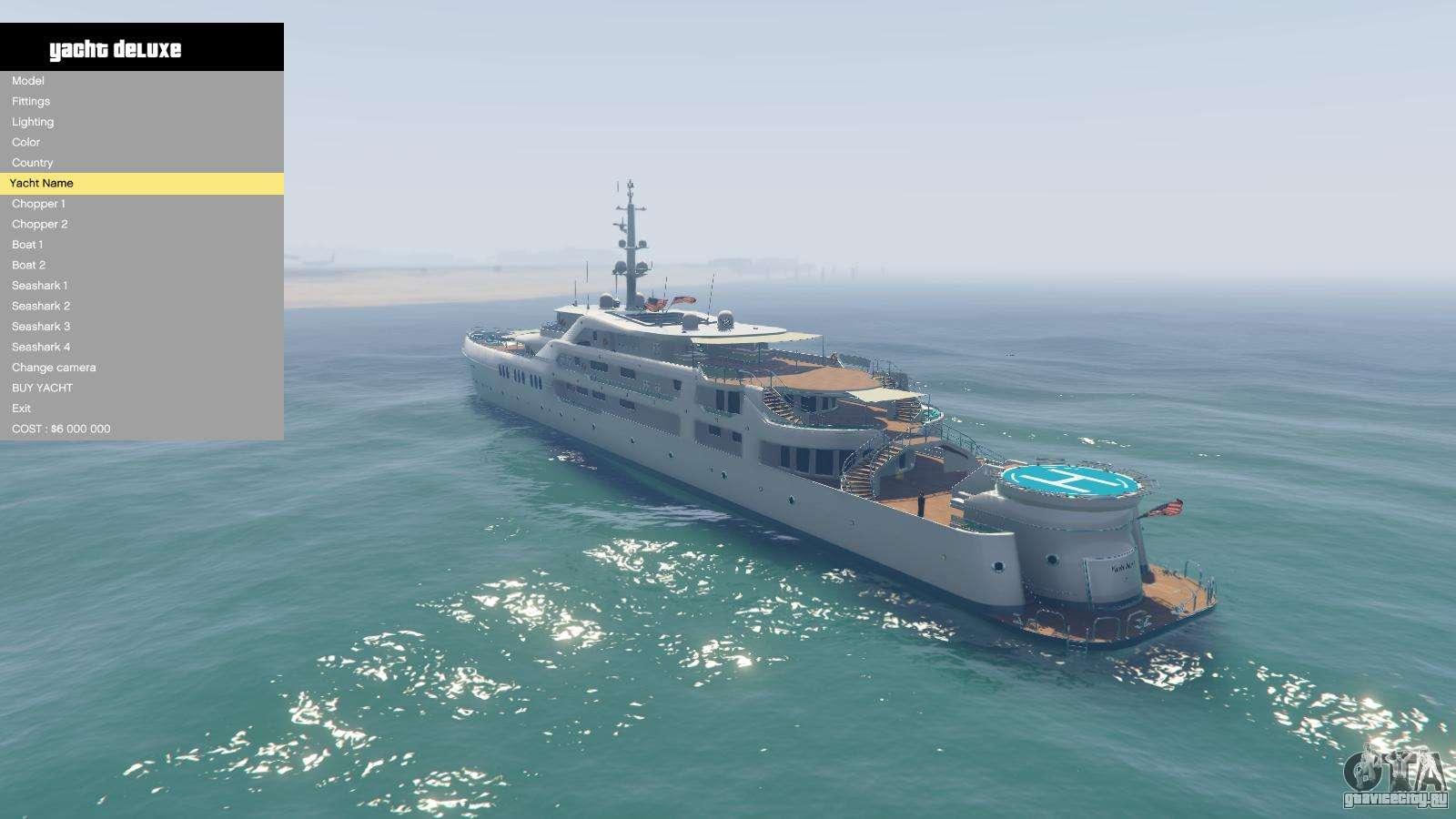Image resolution: width=1456 pixels, height=819 pixels.
Task: Exit the Yacht Deluxe menu
Action: point(21,409)
